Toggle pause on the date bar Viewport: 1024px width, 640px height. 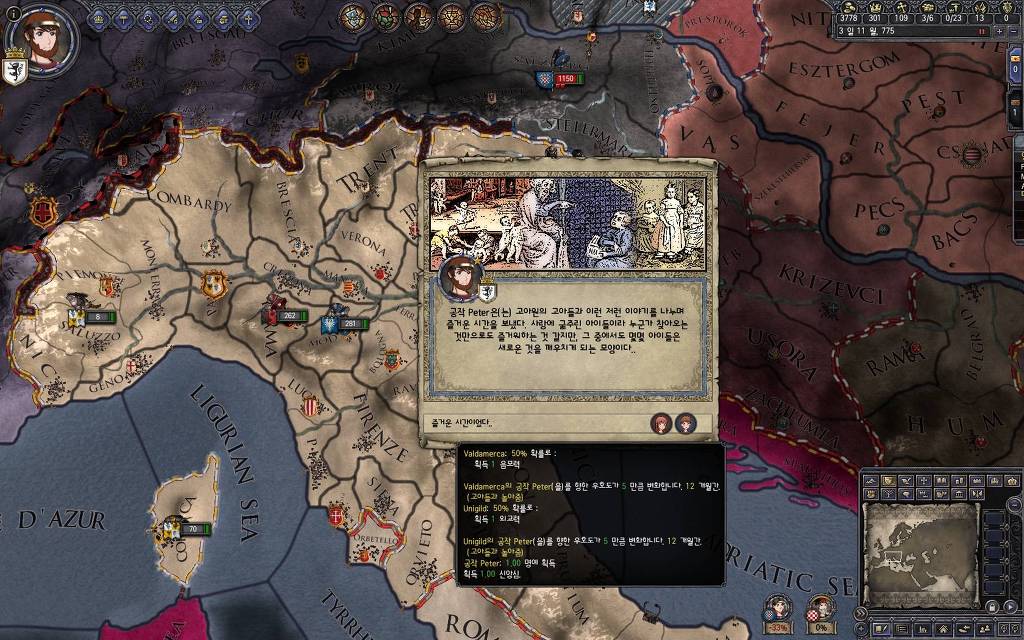point(982,31)
